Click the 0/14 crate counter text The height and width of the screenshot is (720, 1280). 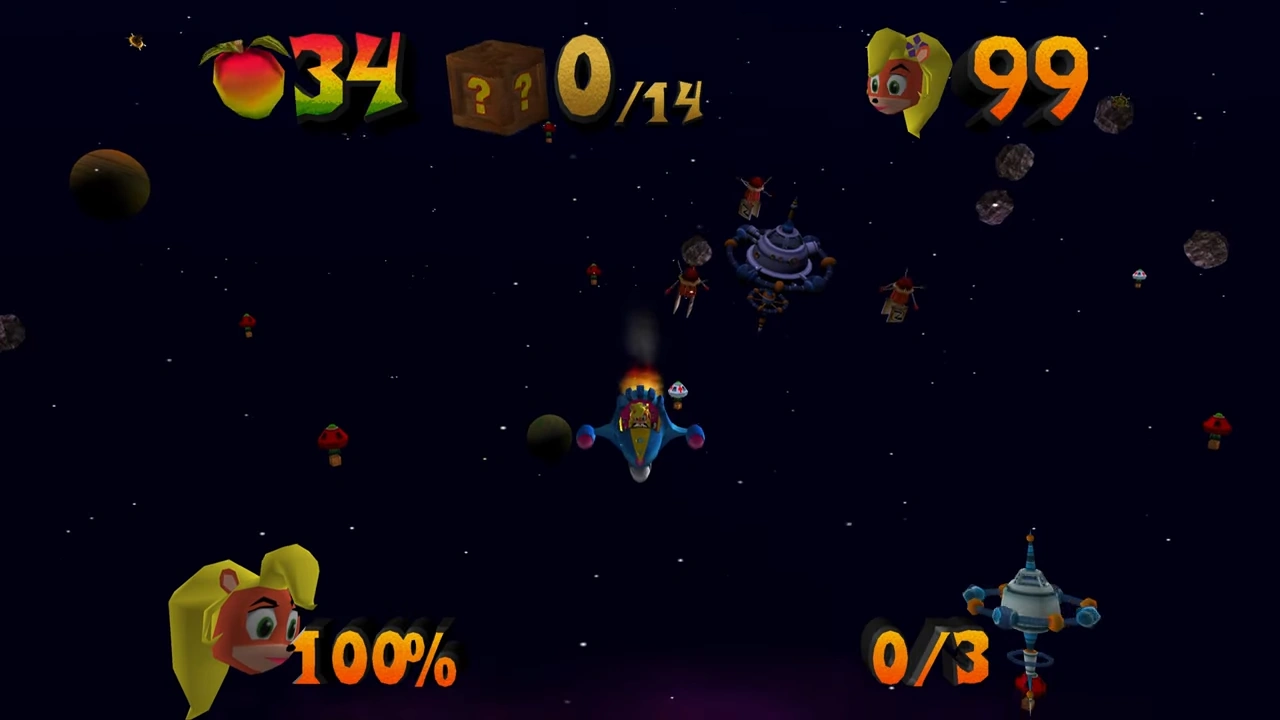[x=630, y=85]
